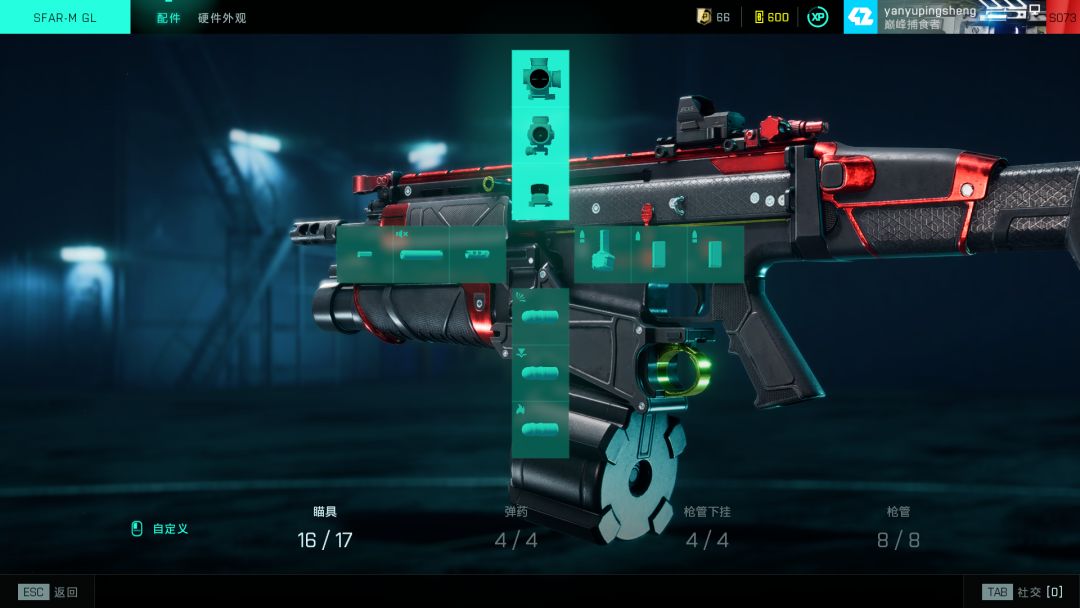This screenshot has height=608, width=1080.
Task: Open the yanyupingsheng player card
Action: pyautogui.click(x=930, y=17)
